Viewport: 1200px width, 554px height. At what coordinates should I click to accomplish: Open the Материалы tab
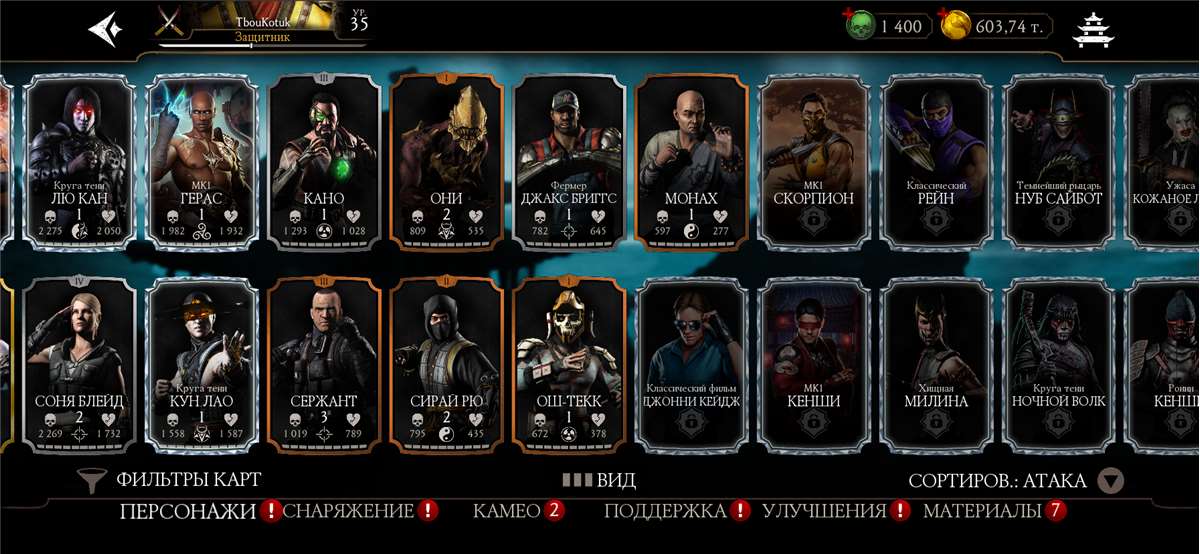coord(982,512)
